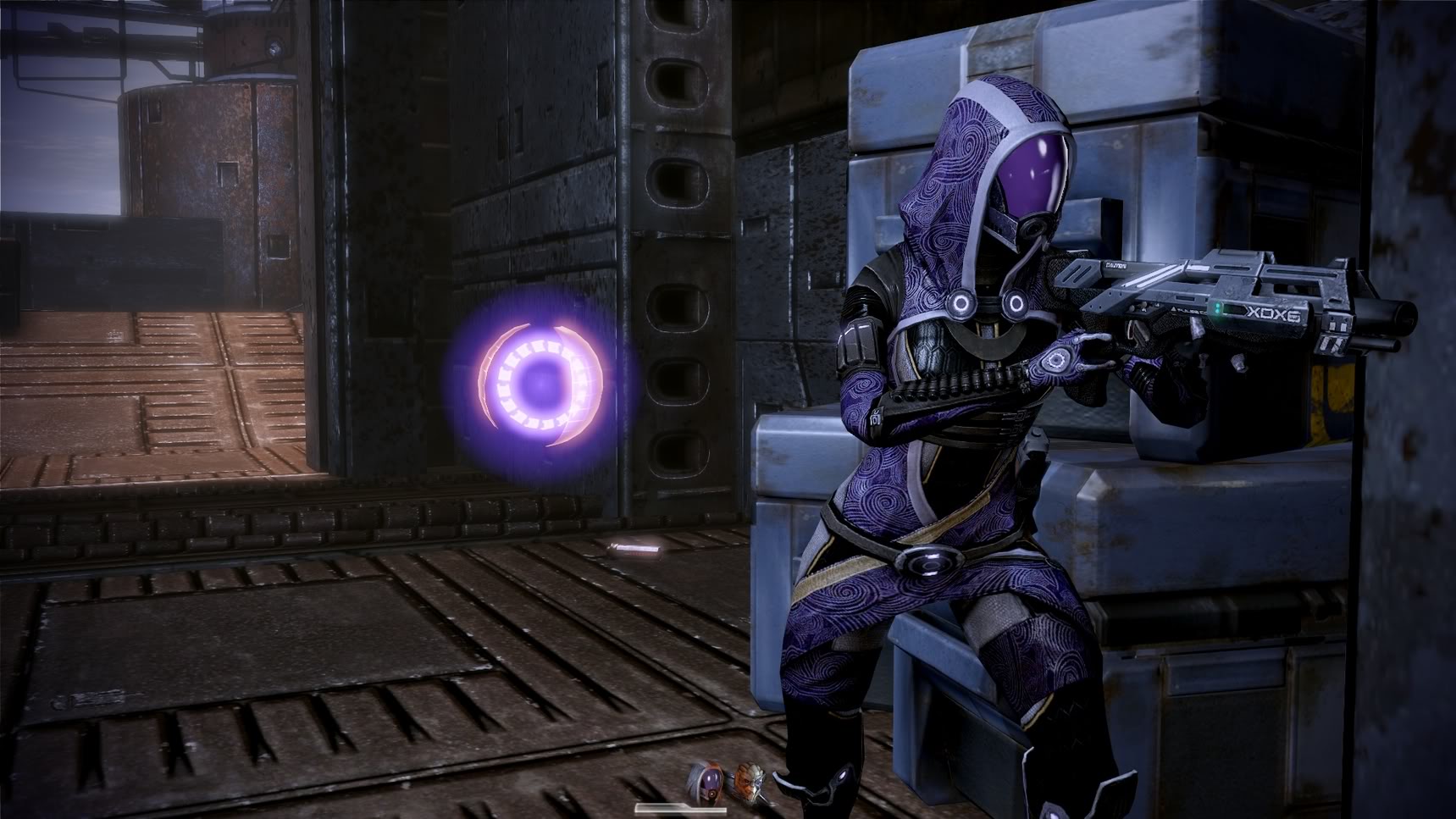Select Garrus's squad portrait icon

pyautogui.click(x=748, y=781)
